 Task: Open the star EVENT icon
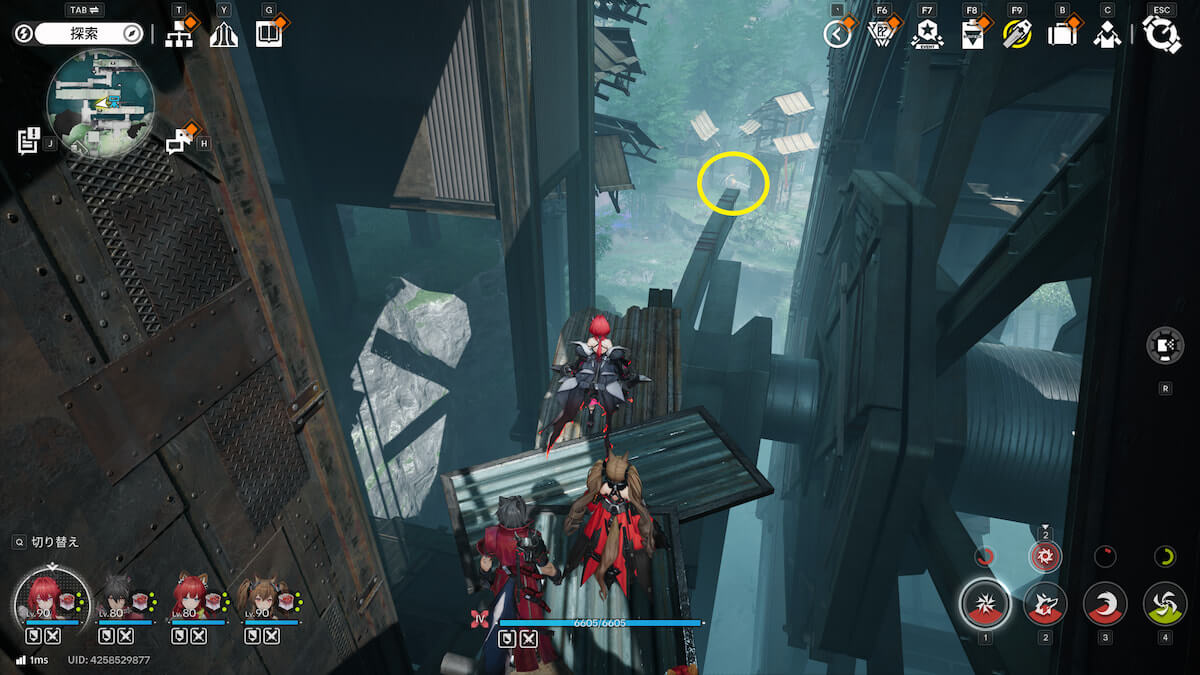[927, 34]
